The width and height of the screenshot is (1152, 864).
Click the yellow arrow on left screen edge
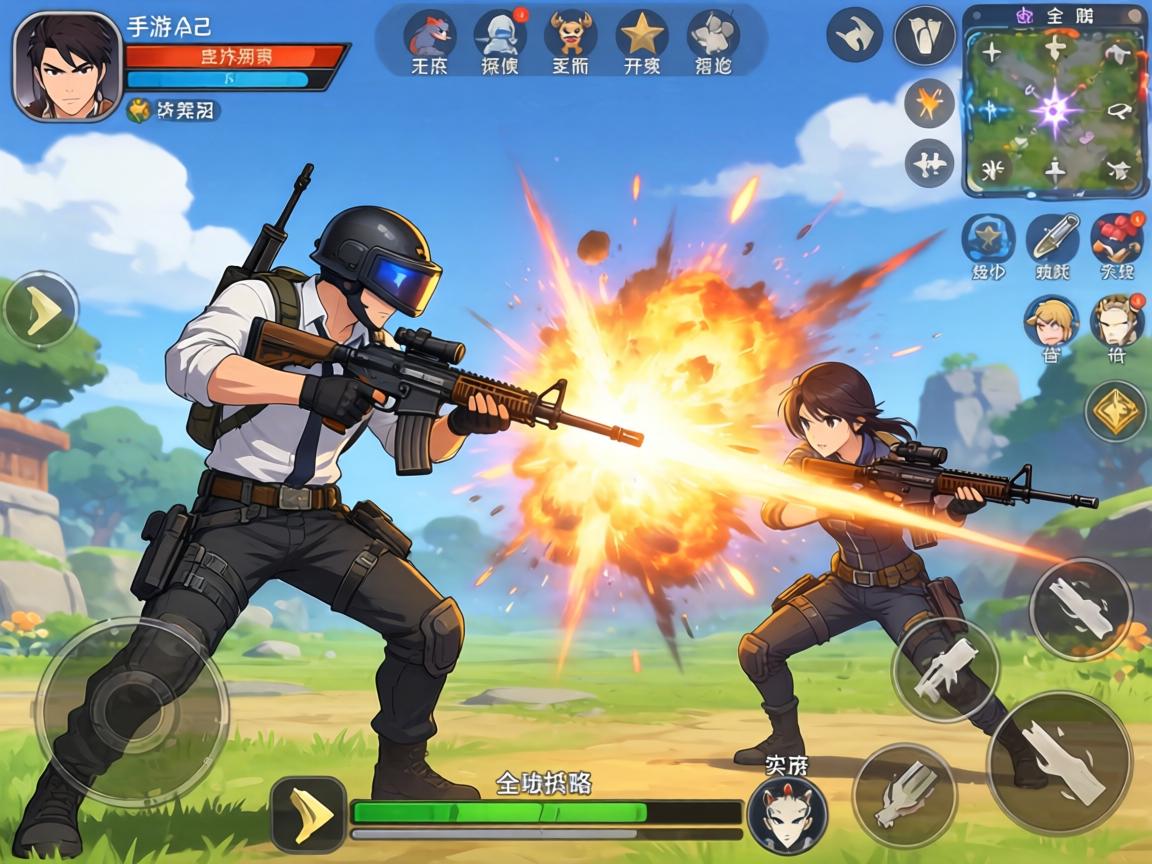[x=40, y=310]
